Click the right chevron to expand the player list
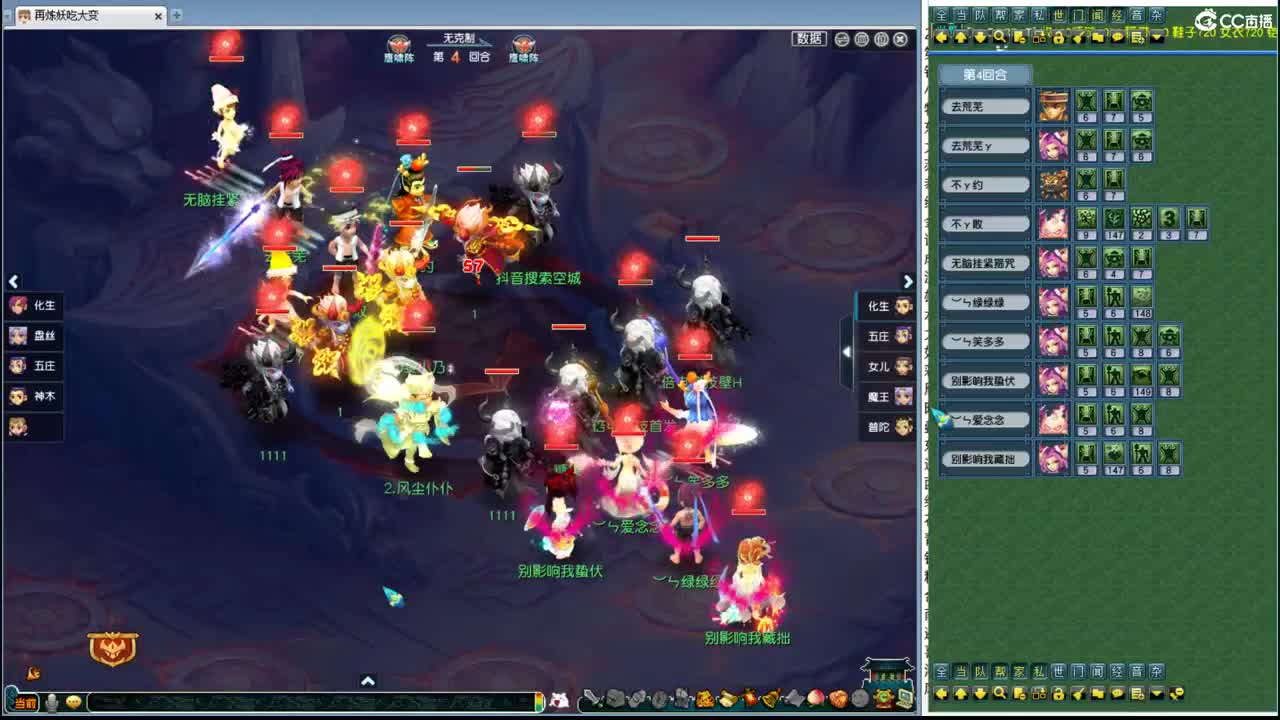1280x720 pixels. (908, 282)
